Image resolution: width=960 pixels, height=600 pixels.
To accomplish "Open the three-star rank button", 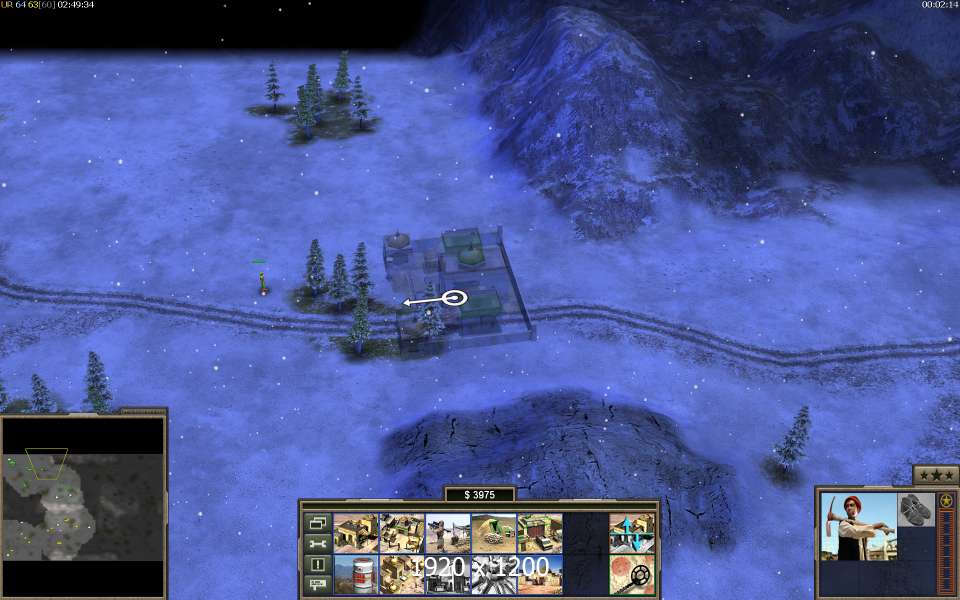I will click(936, 475).
